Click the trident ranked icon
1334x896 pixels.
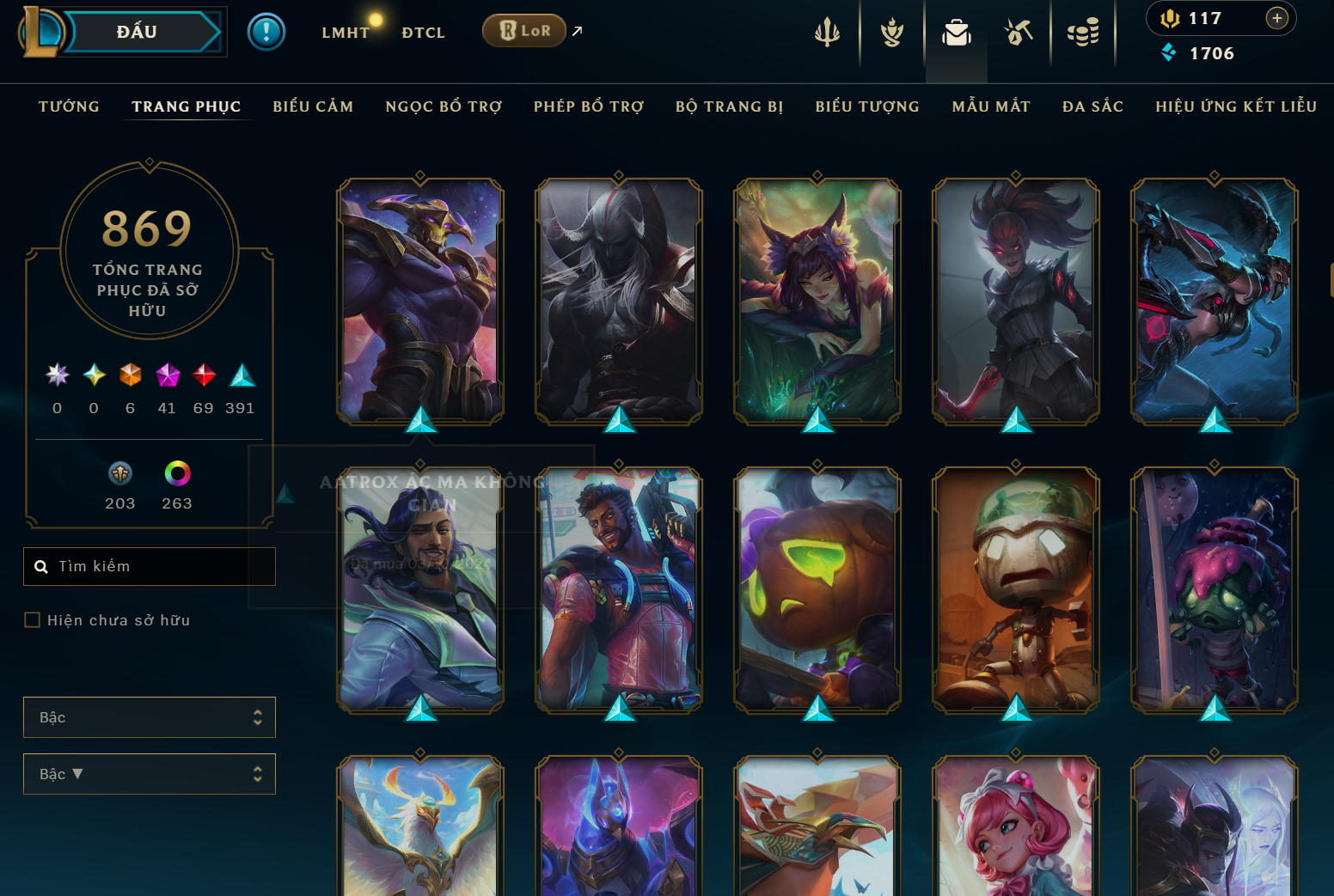pos(827,32)
